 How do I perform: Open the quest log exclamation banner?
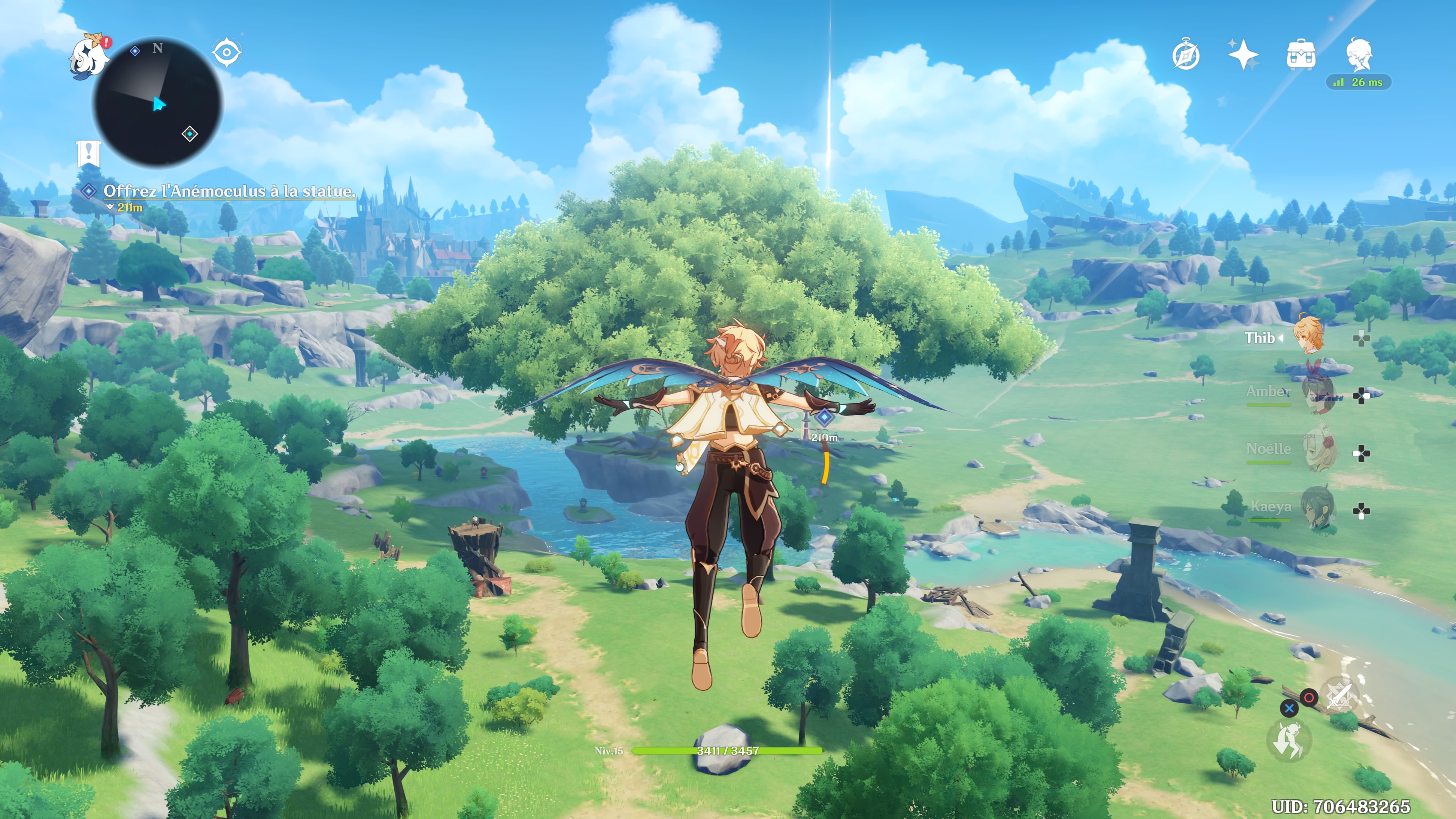pyautogui.click(x=88, y=152)
